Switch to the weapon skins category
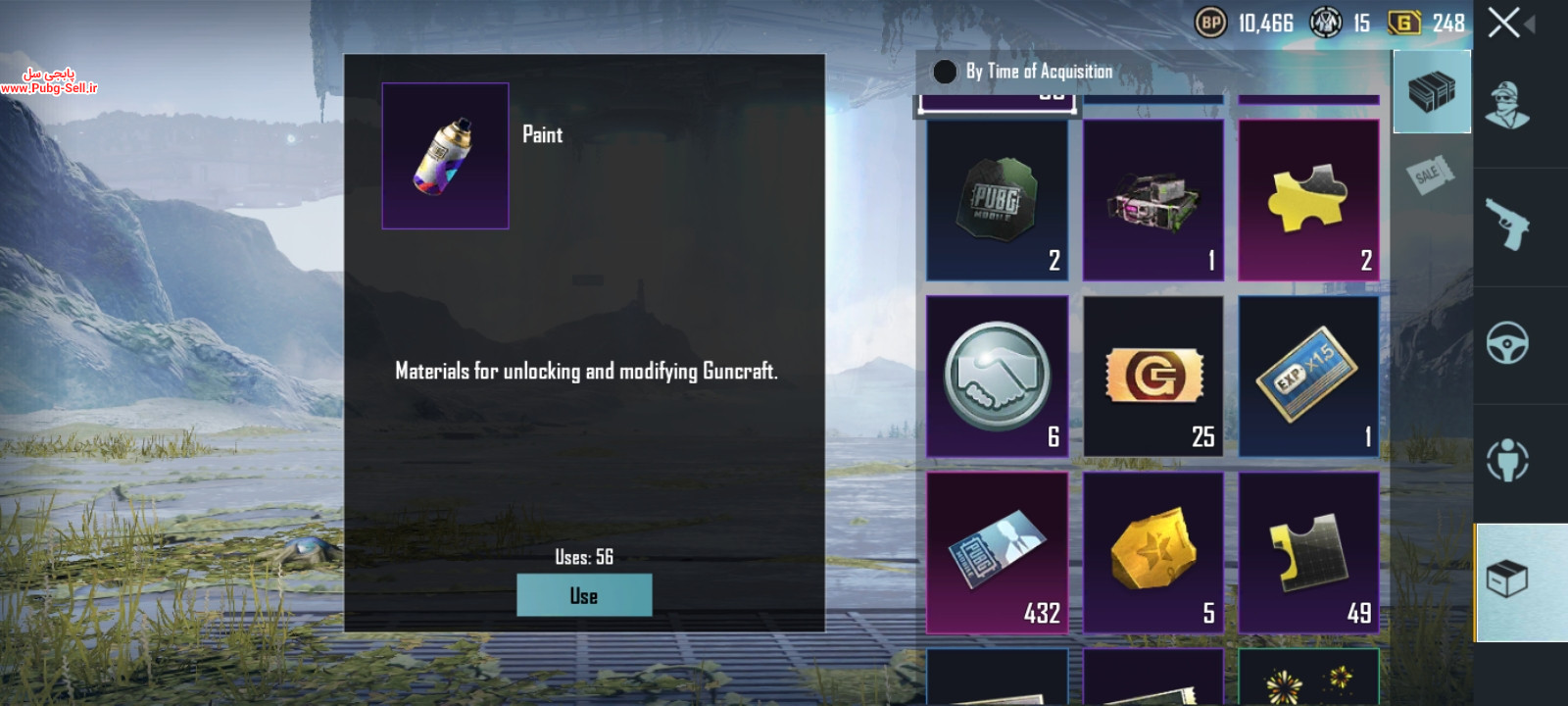The width and height of the screenshot is (1568, 706). tap(1508, 225)
